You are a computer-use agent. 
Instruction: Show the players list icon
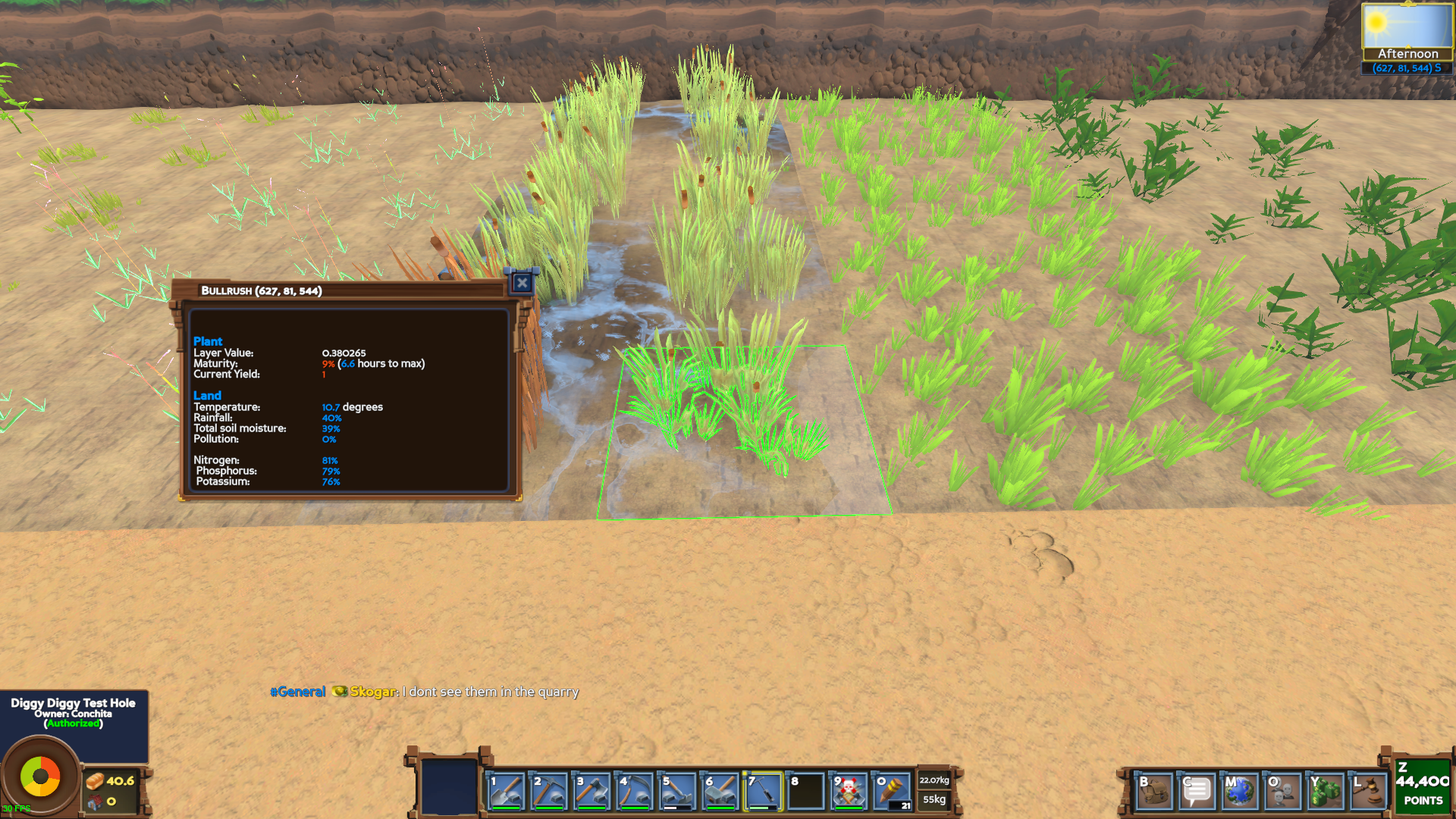coord(1282,792)
